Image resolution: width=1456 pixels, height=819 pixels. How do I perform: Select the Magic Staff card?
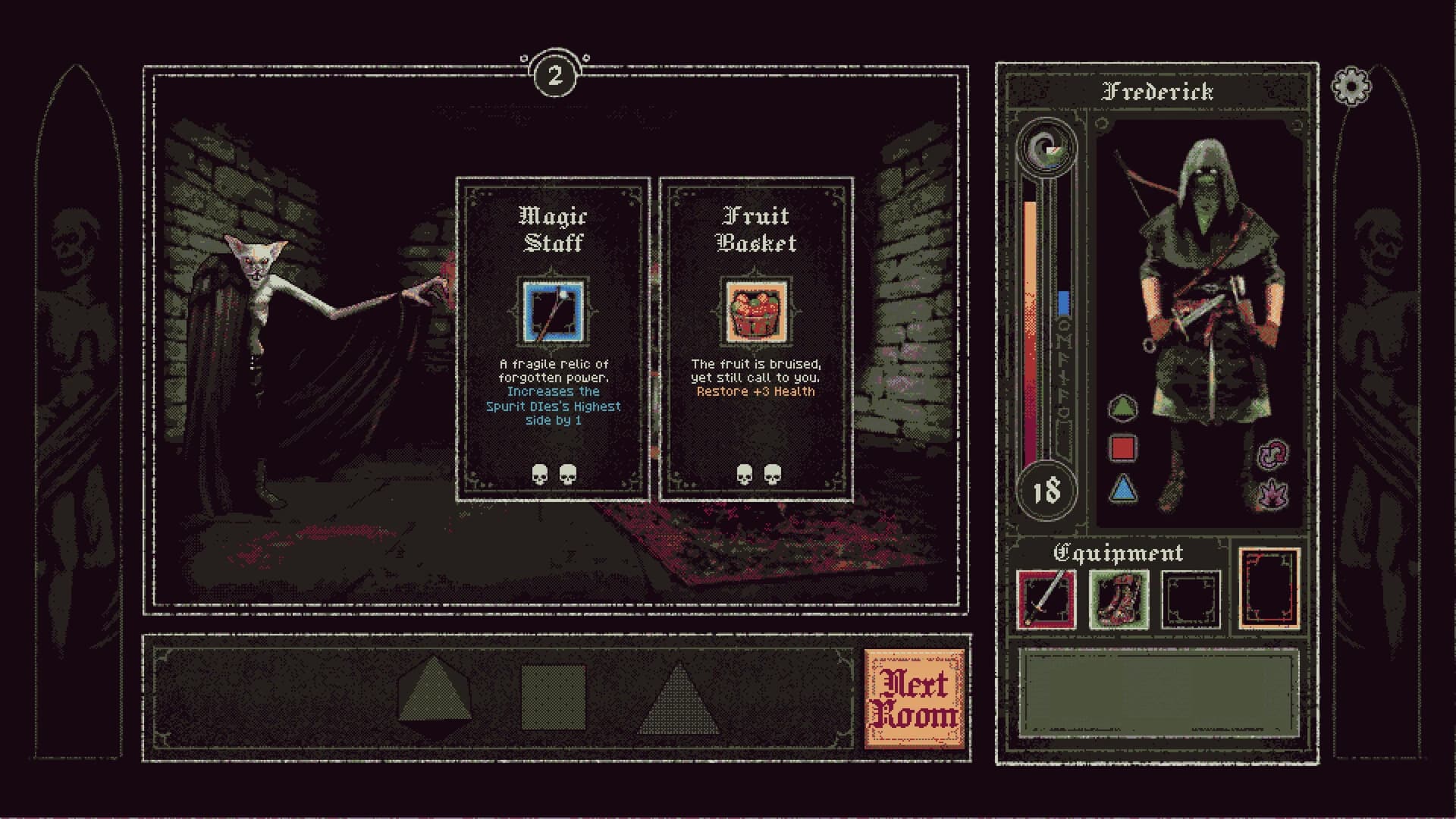point(552,337)
